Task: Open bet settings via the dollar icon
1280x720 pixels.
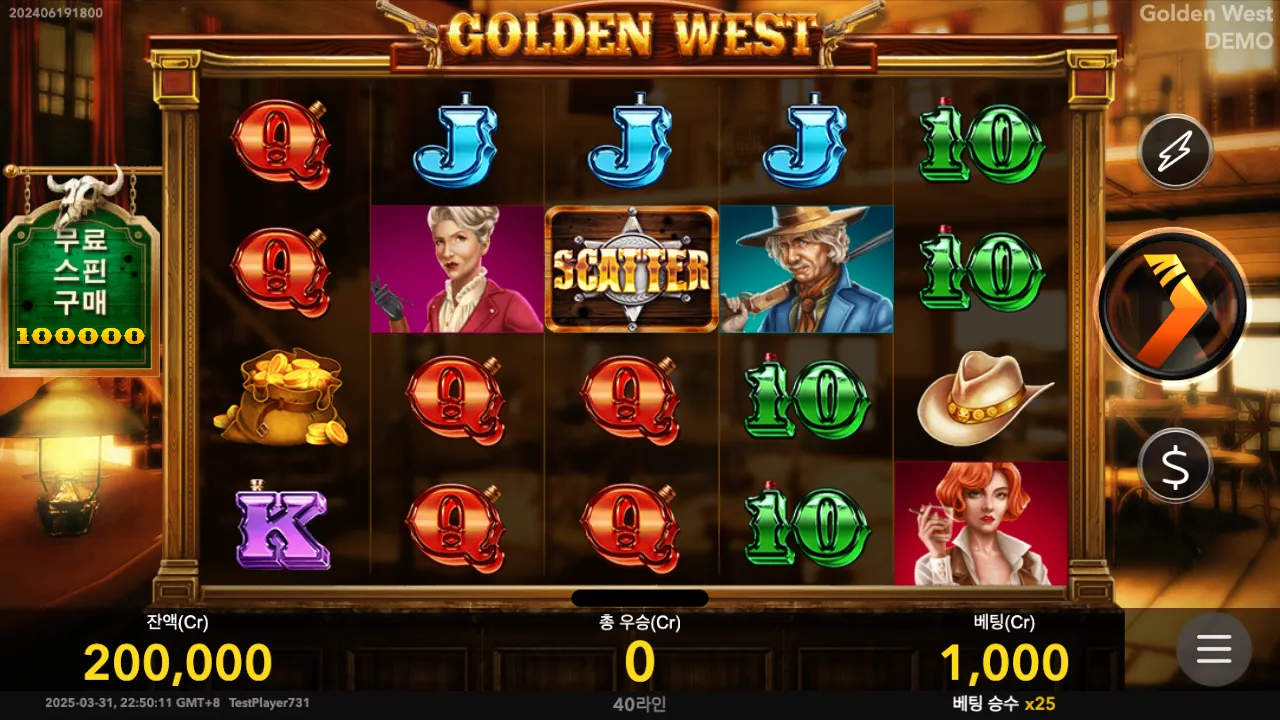Action: point(1175,465)
